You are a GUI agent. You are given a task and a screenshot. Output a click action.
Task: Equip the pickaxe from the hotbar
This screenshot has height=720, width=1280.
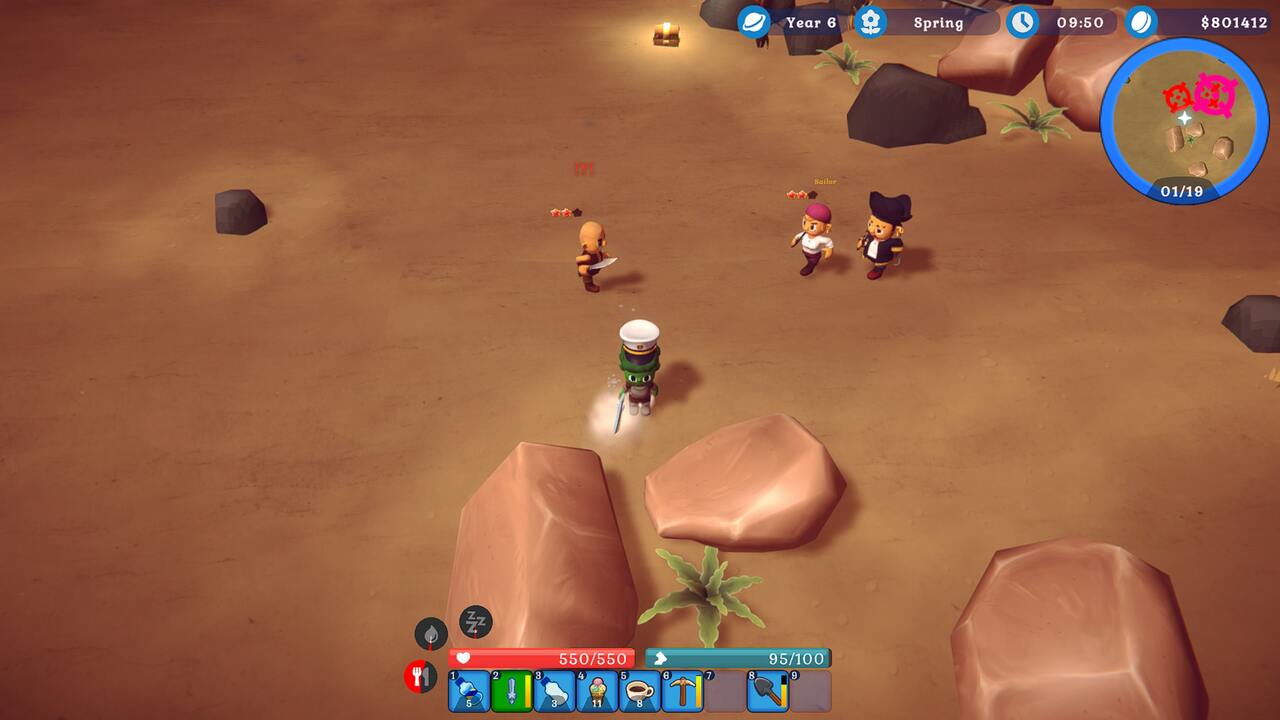pos(684,691)
